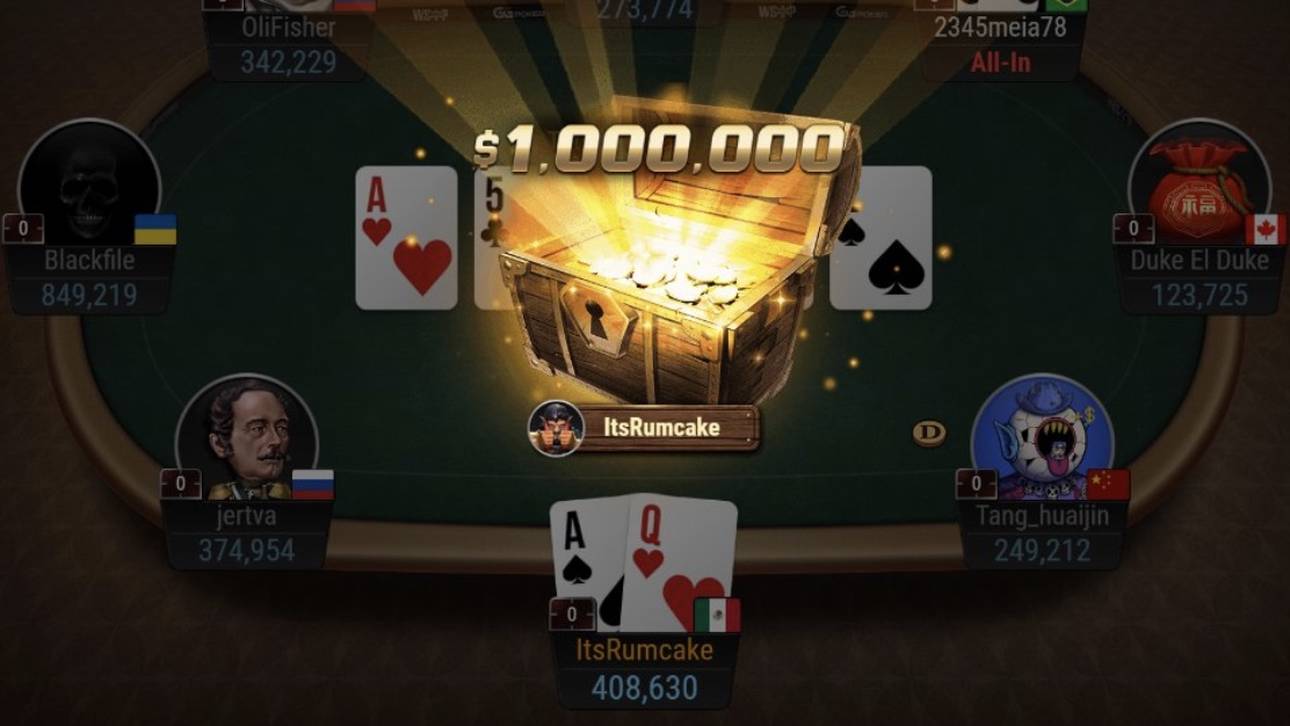Click the Canada flag on Duke El Duke

pos(1267,228)
